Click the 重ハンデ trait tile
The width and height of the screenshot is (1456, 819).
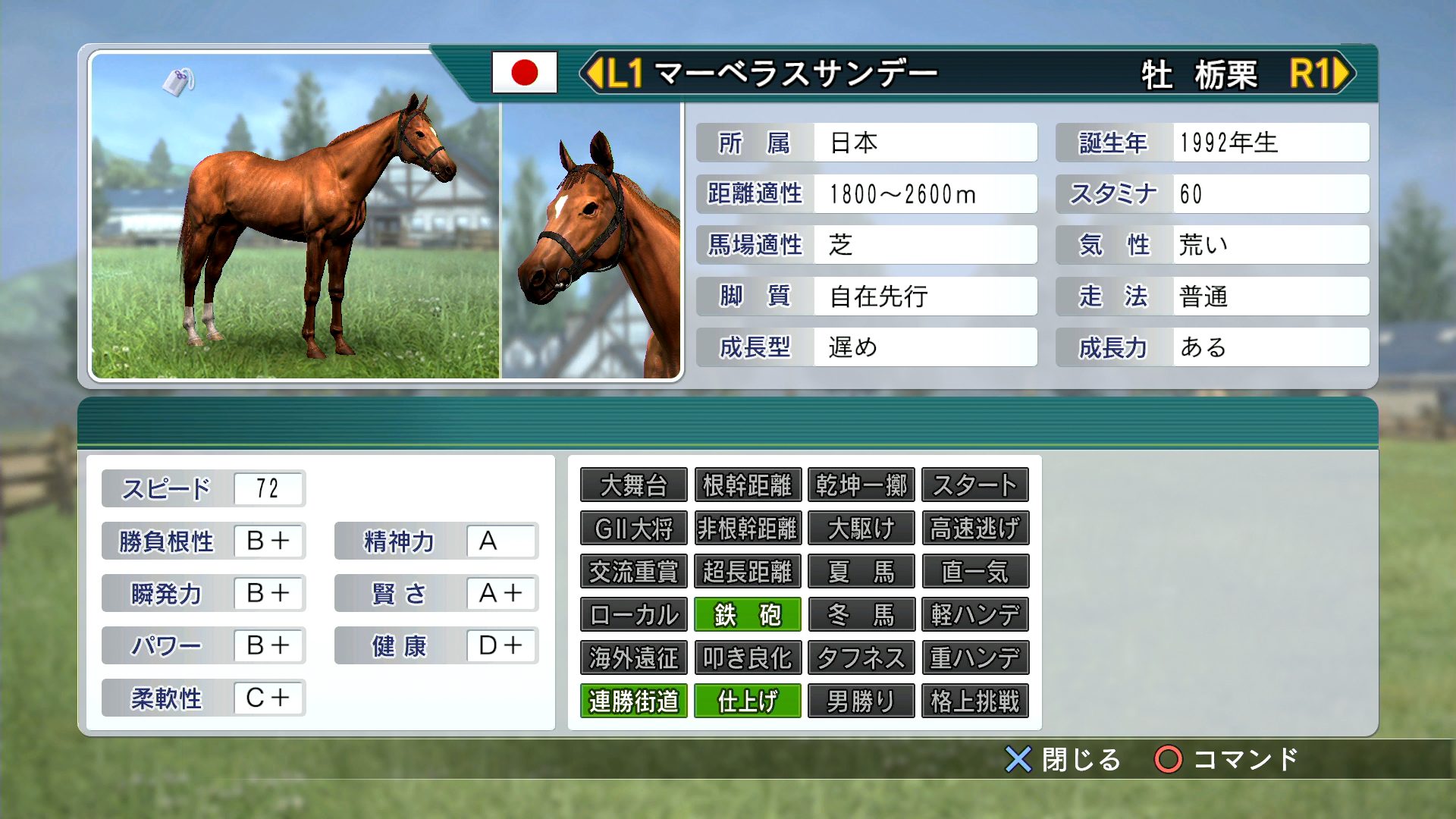(974, 658)
